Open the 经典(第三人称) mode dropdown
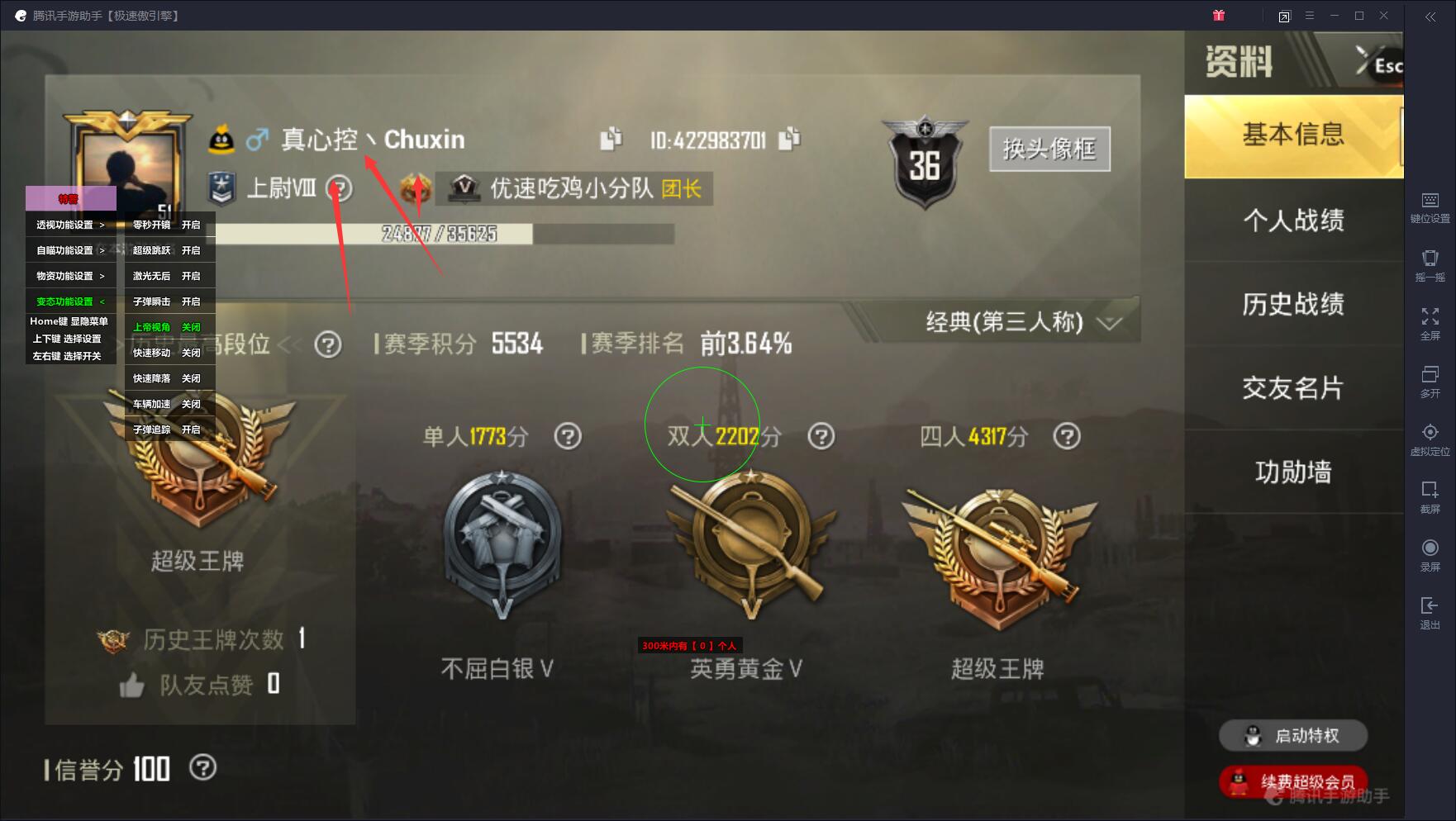Image resolution: width=1456 pixels, height=821 pixels. [1022, 324]
